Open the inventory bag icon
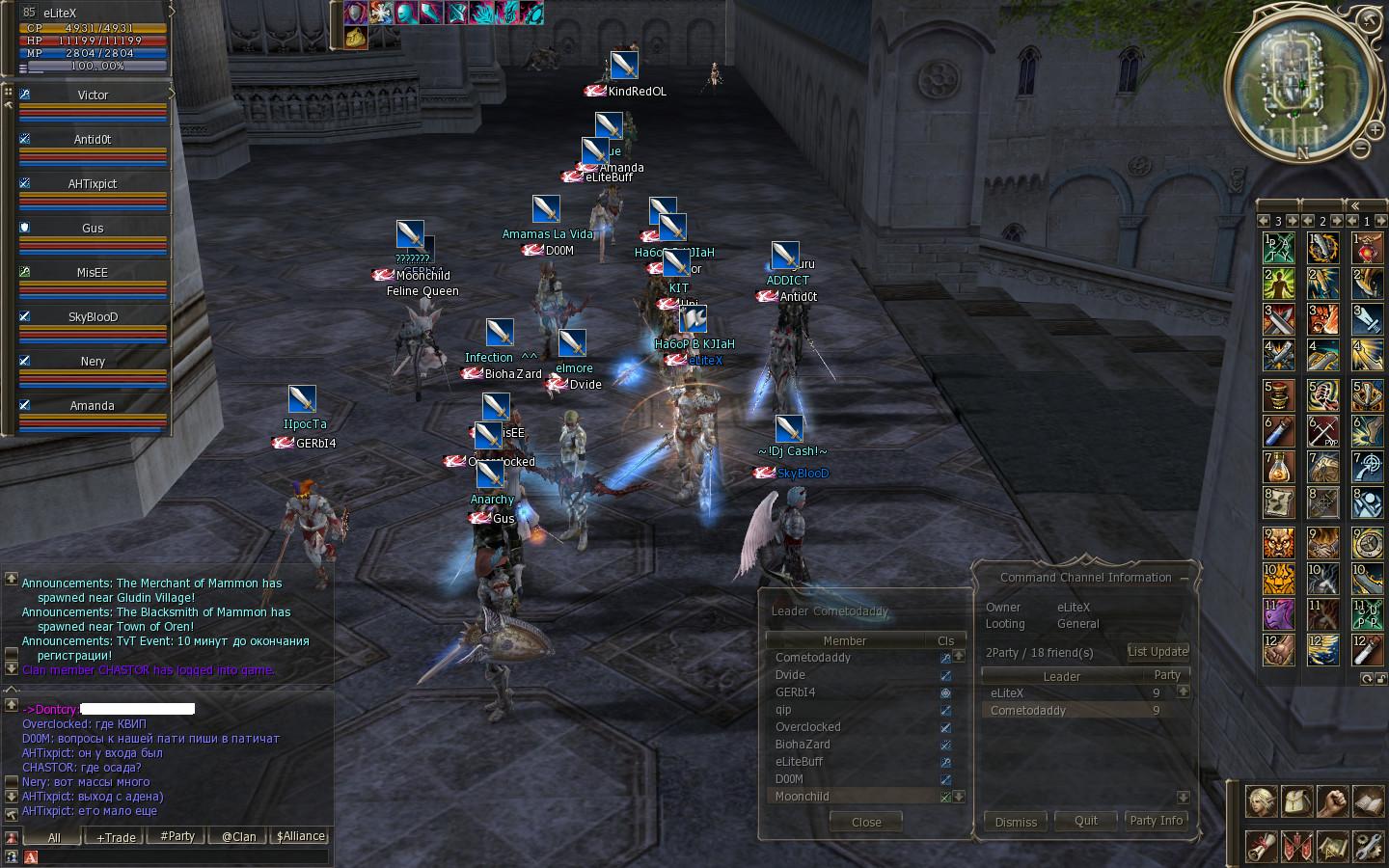This screenshot has width=1389, height=868. 1297,800
